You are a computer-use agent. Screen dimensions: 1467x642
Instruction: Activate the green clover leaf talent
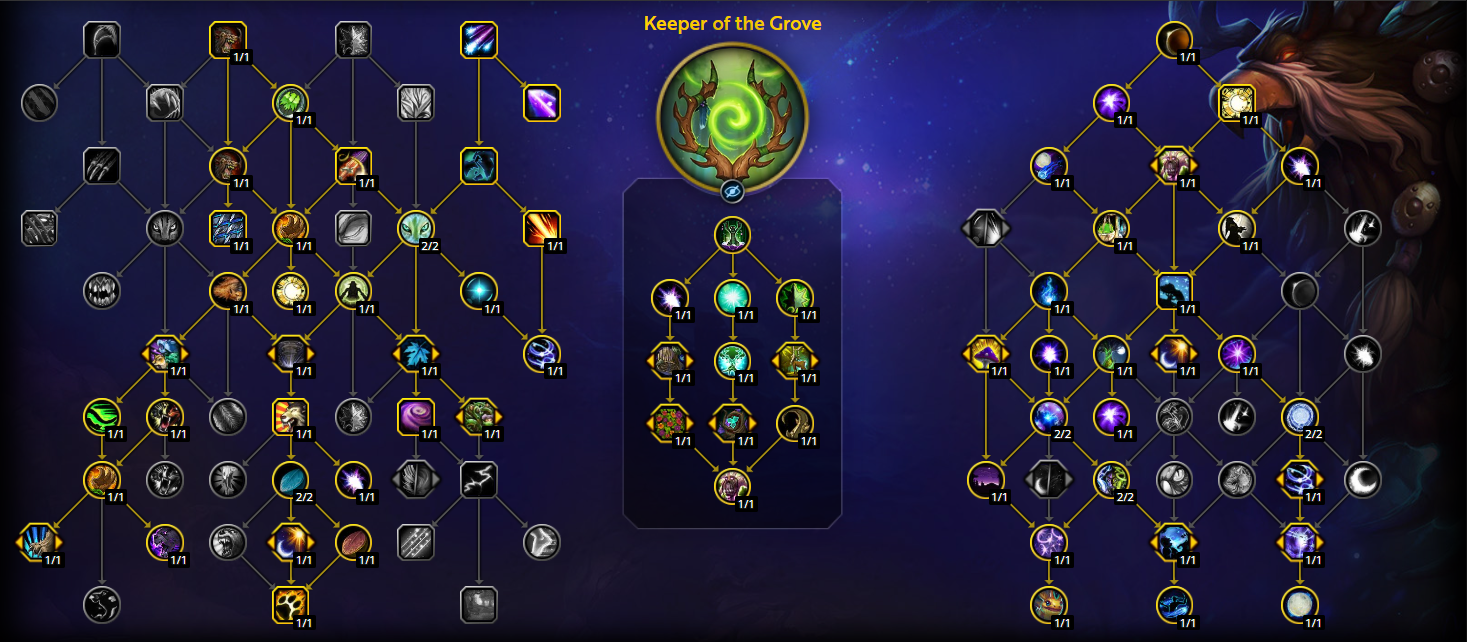290,102
